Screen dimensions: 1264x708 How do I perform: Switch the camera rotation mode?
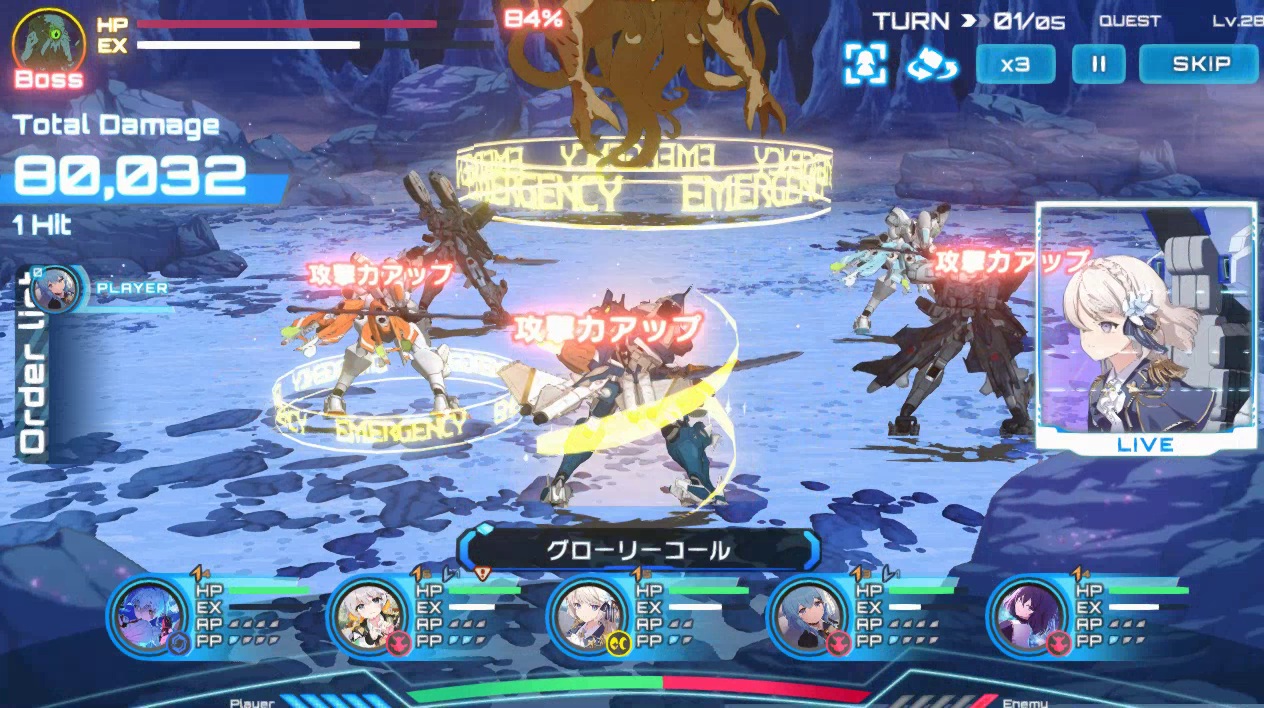[932, 65]
